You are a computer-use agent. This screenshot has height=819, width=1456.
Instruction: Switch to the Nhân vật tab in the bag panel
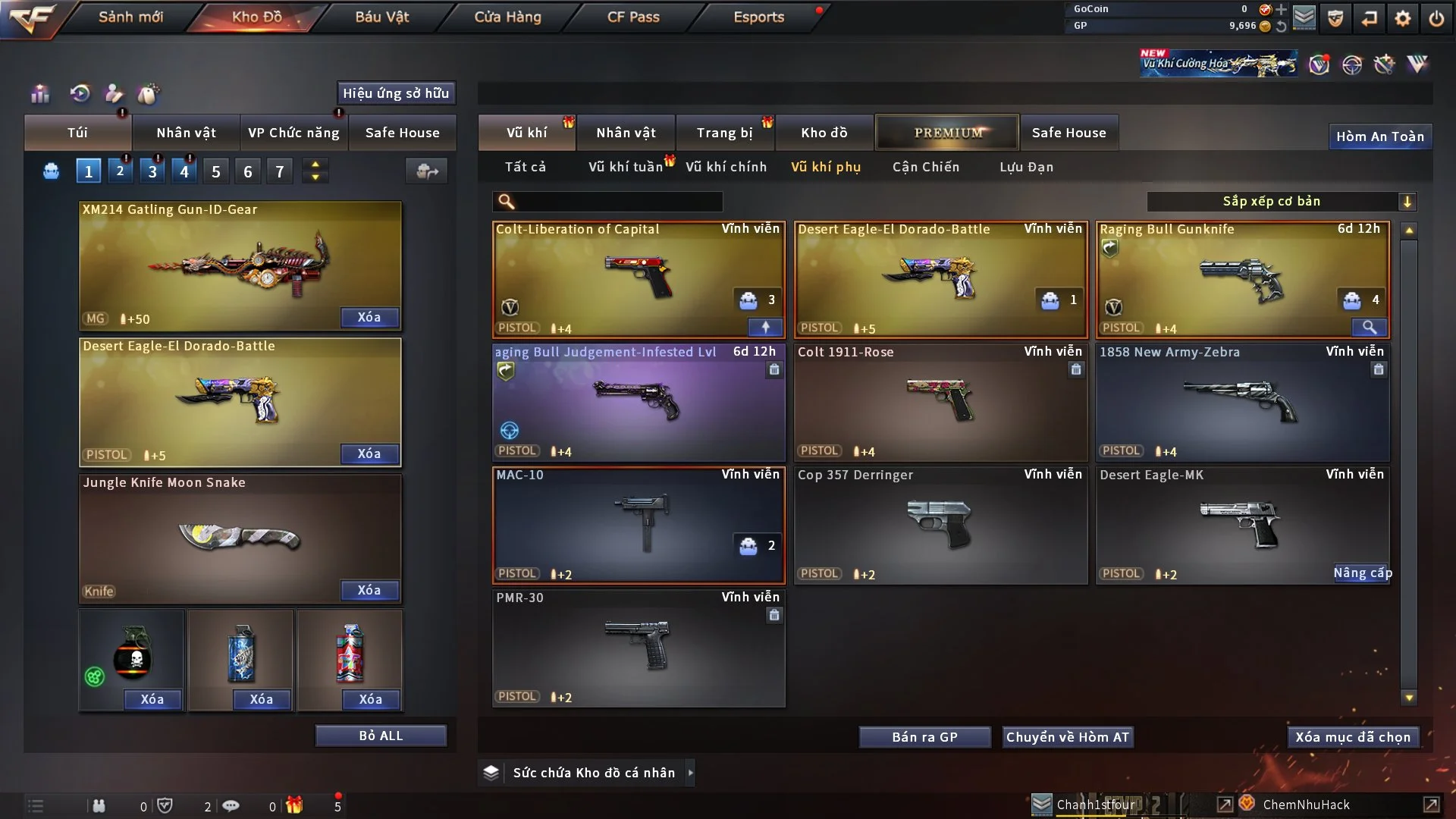point(186,133)
